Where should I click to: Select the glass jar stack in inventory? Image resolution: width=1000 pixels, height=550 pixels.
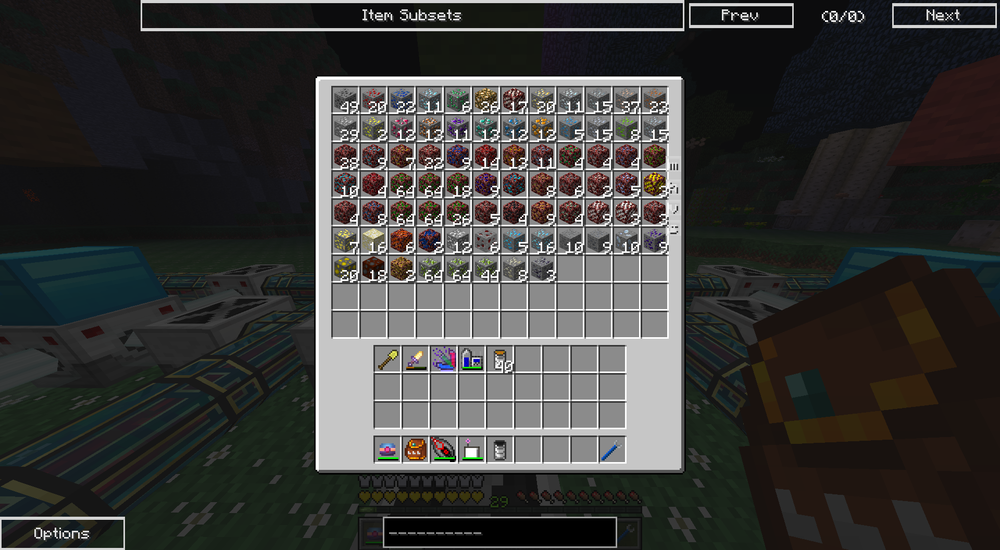coord(500,359)
